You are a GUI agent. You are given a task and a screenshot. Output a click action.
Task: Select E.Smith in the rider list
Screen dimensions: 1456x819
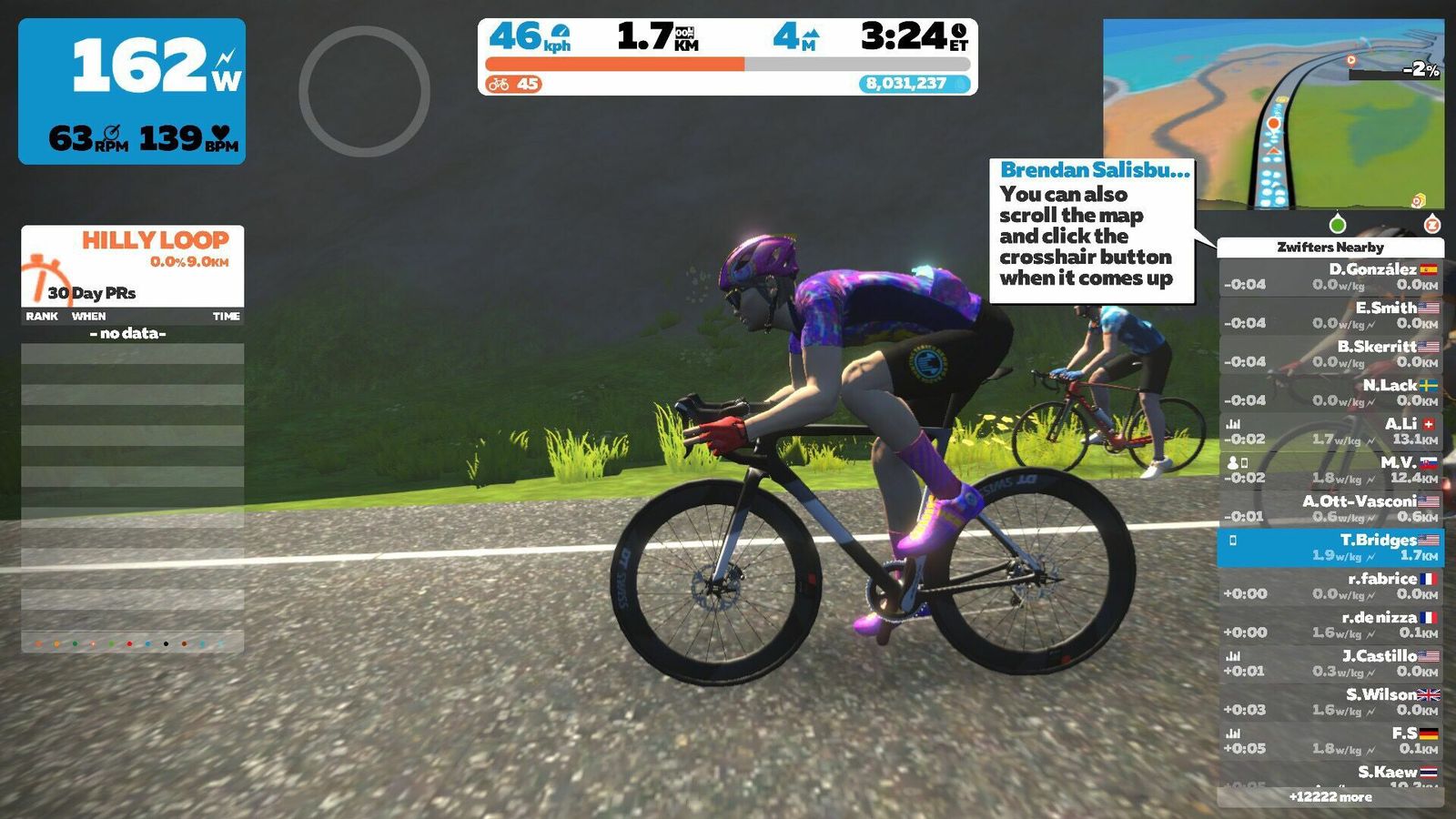(1330, 315)
